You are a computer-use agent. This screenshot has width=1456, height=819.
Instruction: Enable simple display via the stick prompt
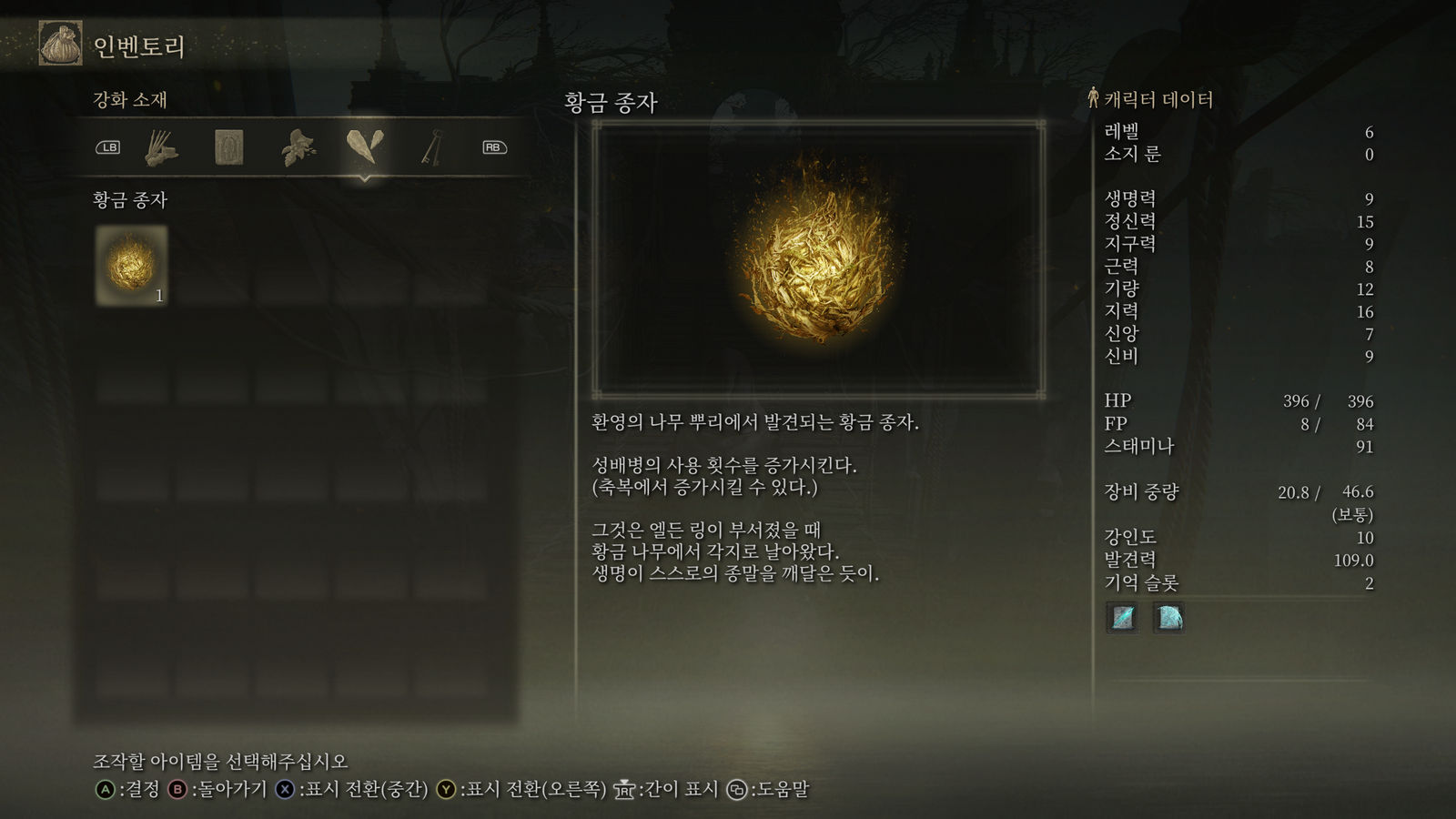point(624,790)
